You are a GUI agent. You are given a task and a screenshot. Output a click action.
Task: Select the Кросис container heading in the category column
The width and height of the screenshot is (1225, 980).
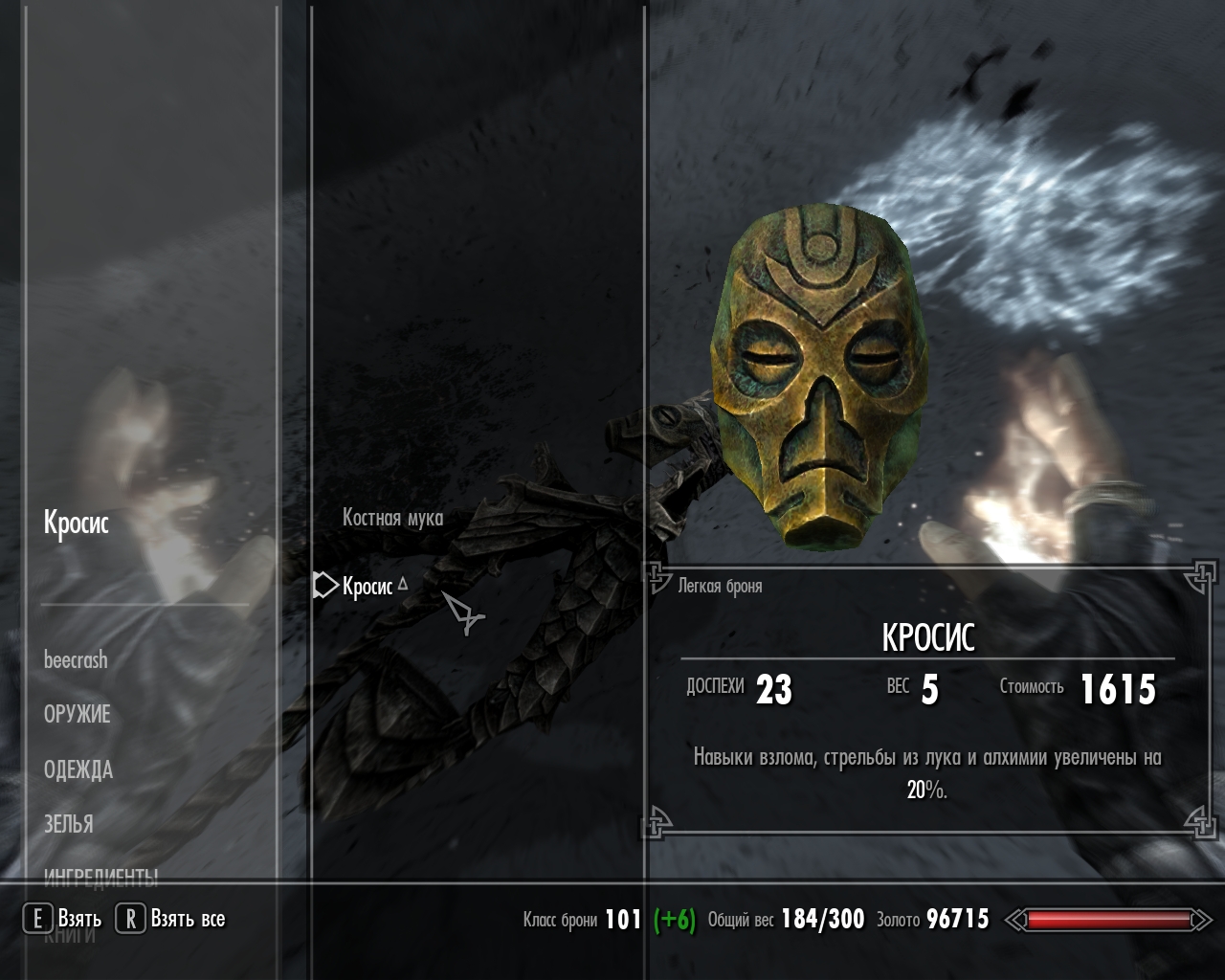point(77,523)
